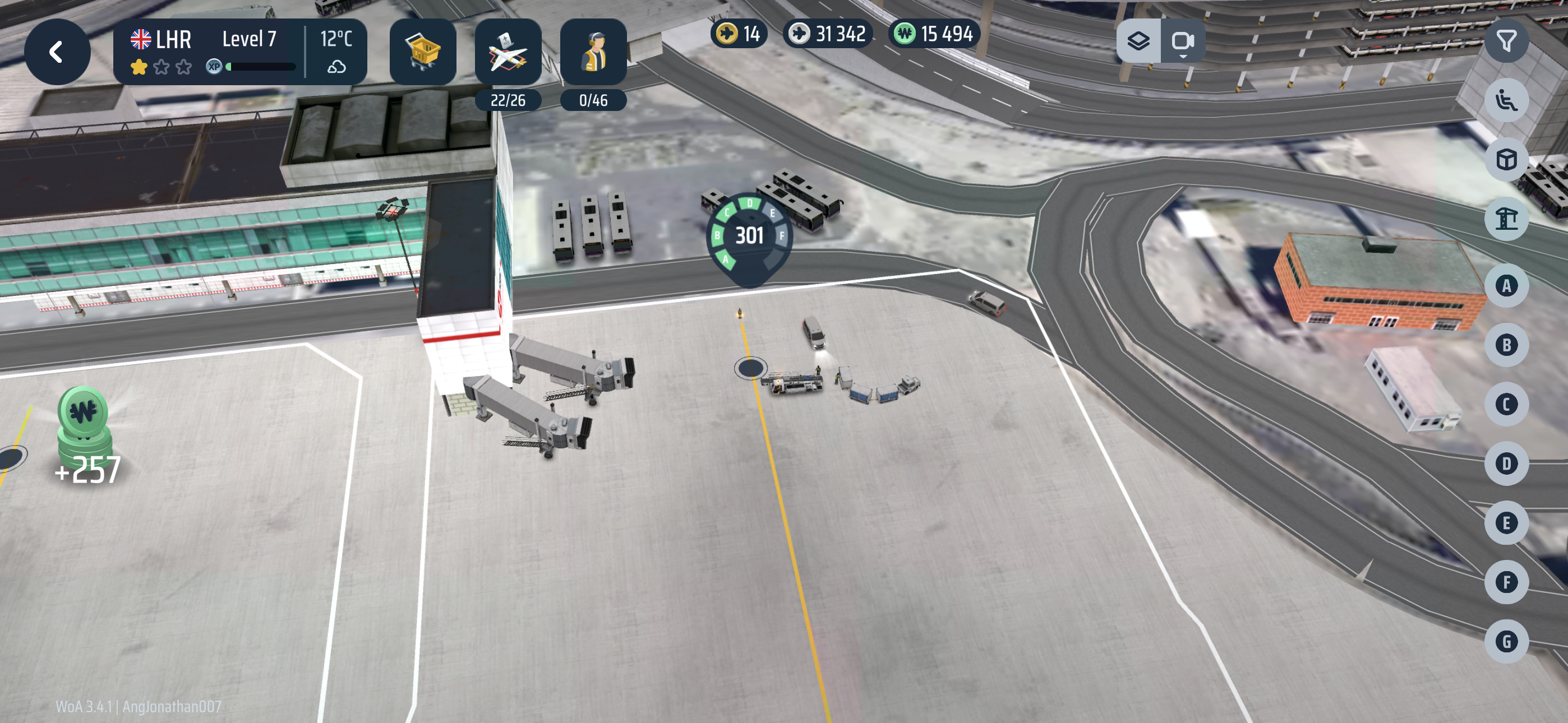The height and width of the screenshot is (723, 1568).
Task: Toggle the map layers button
Action: (1138, 41)
